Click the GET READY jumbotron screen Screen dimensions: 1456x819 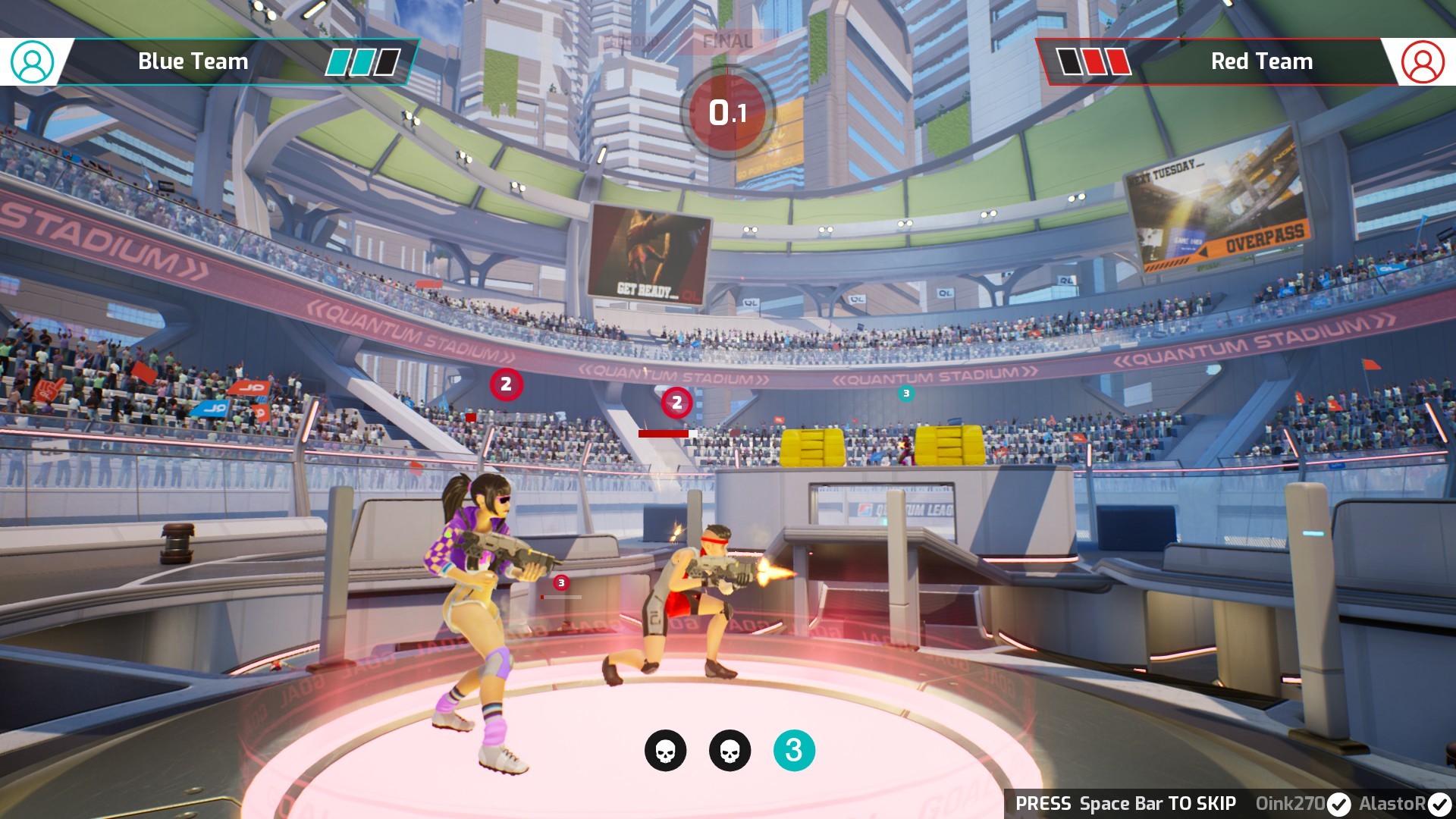pos(651,250)
